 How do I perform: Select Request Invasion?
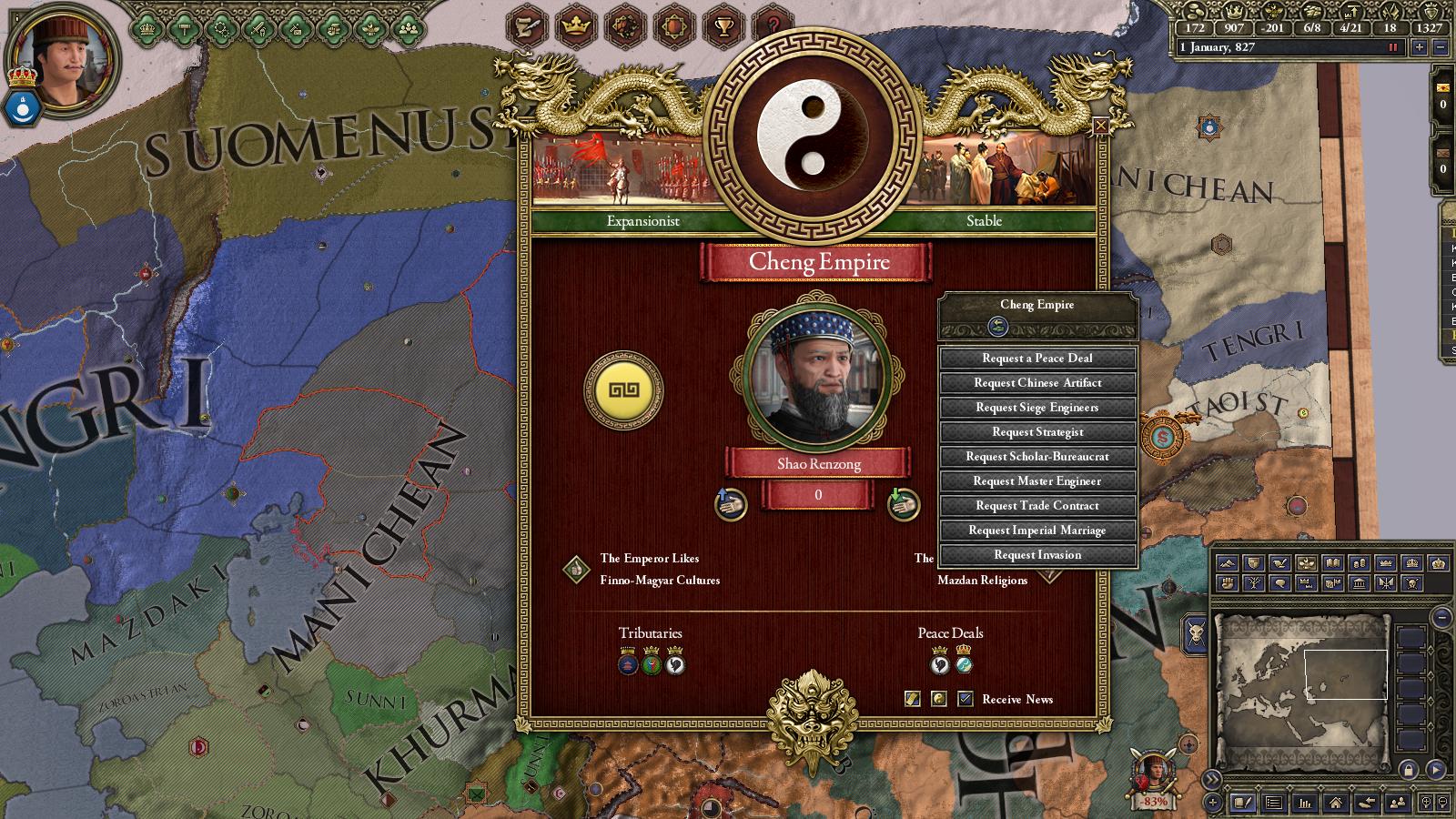pyautogui.click(x=1037, y=555)
